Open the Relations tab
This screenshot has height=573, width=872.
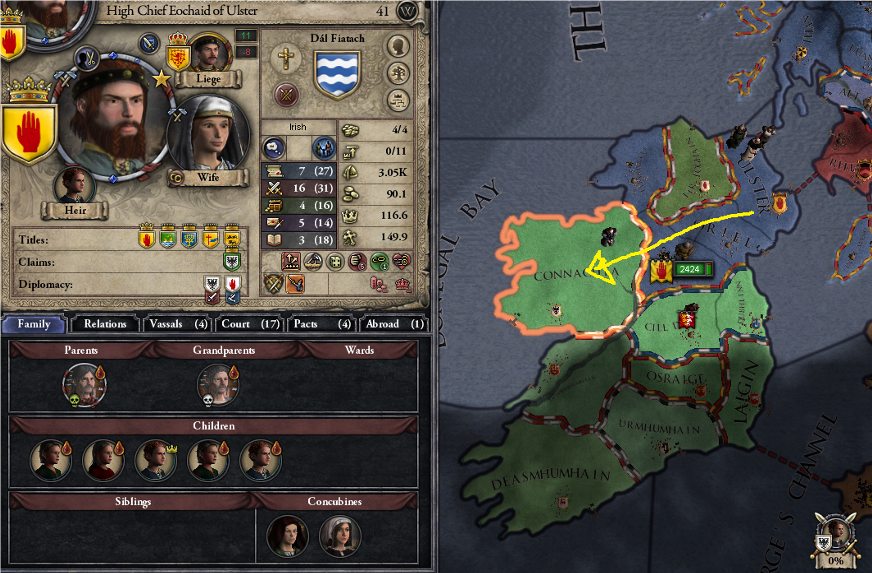(x=105, y=324)
